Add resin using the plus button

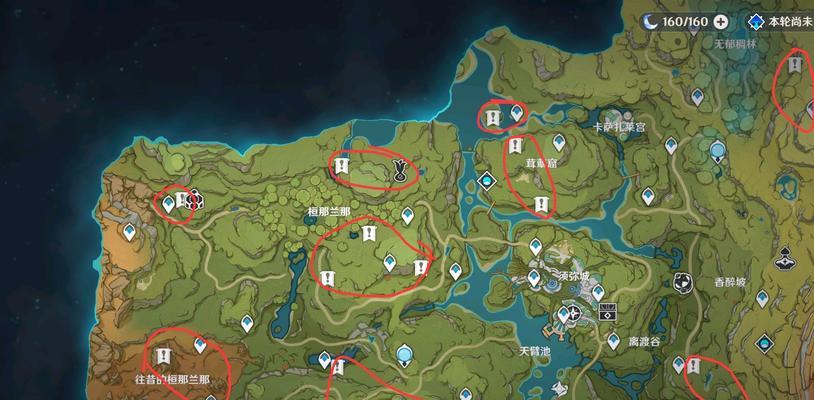pos(721,22)
